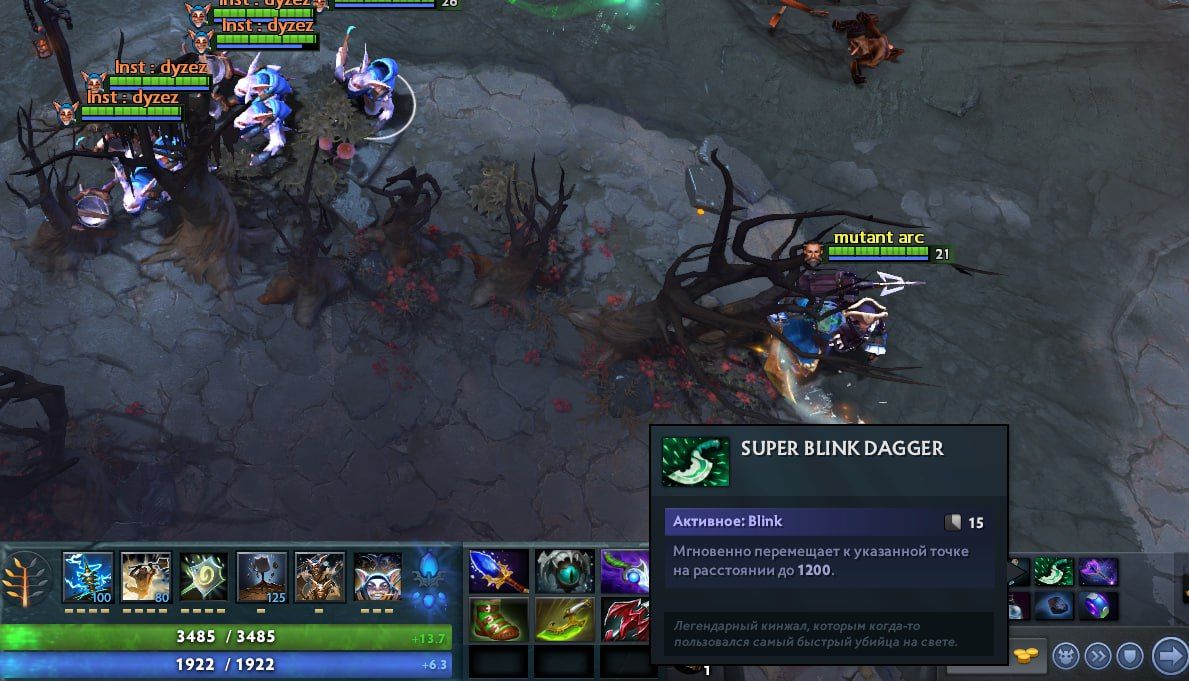Select the Meepo face ability icon
The image size is (1189, 681).
click(377, 577)
